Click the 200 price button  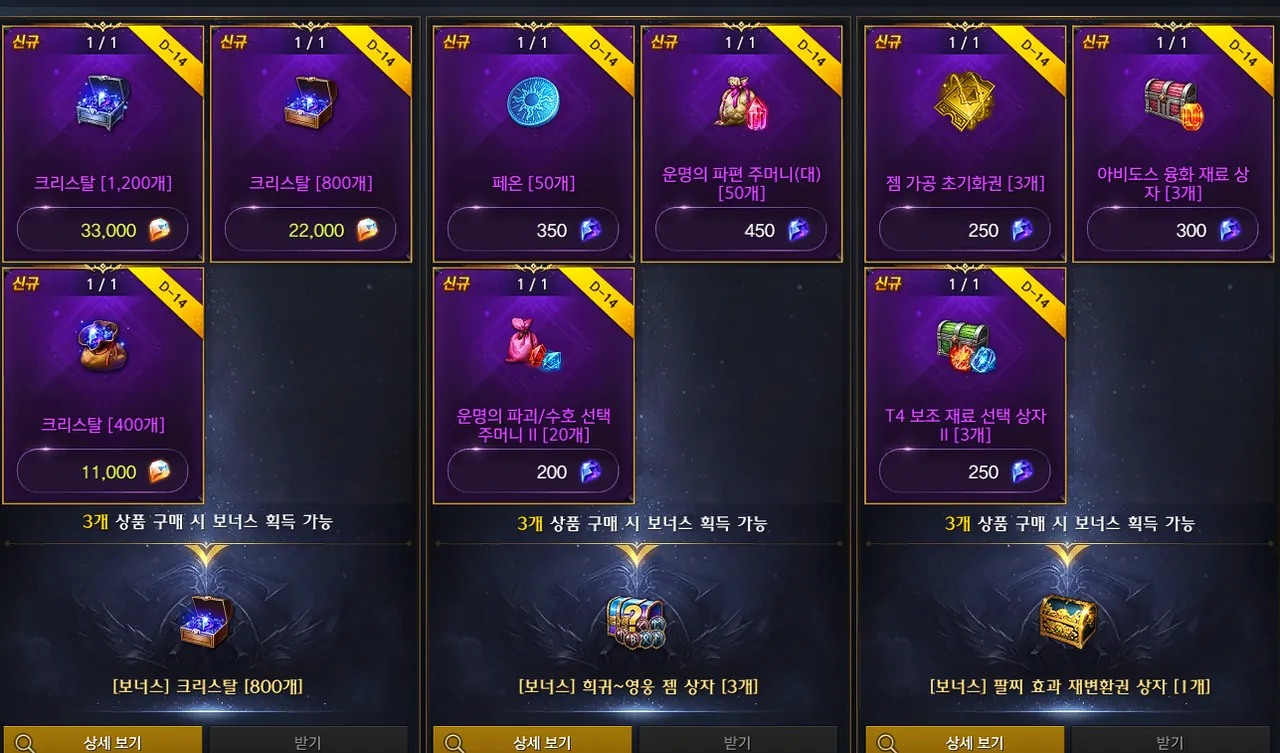[x=533, y=471]
